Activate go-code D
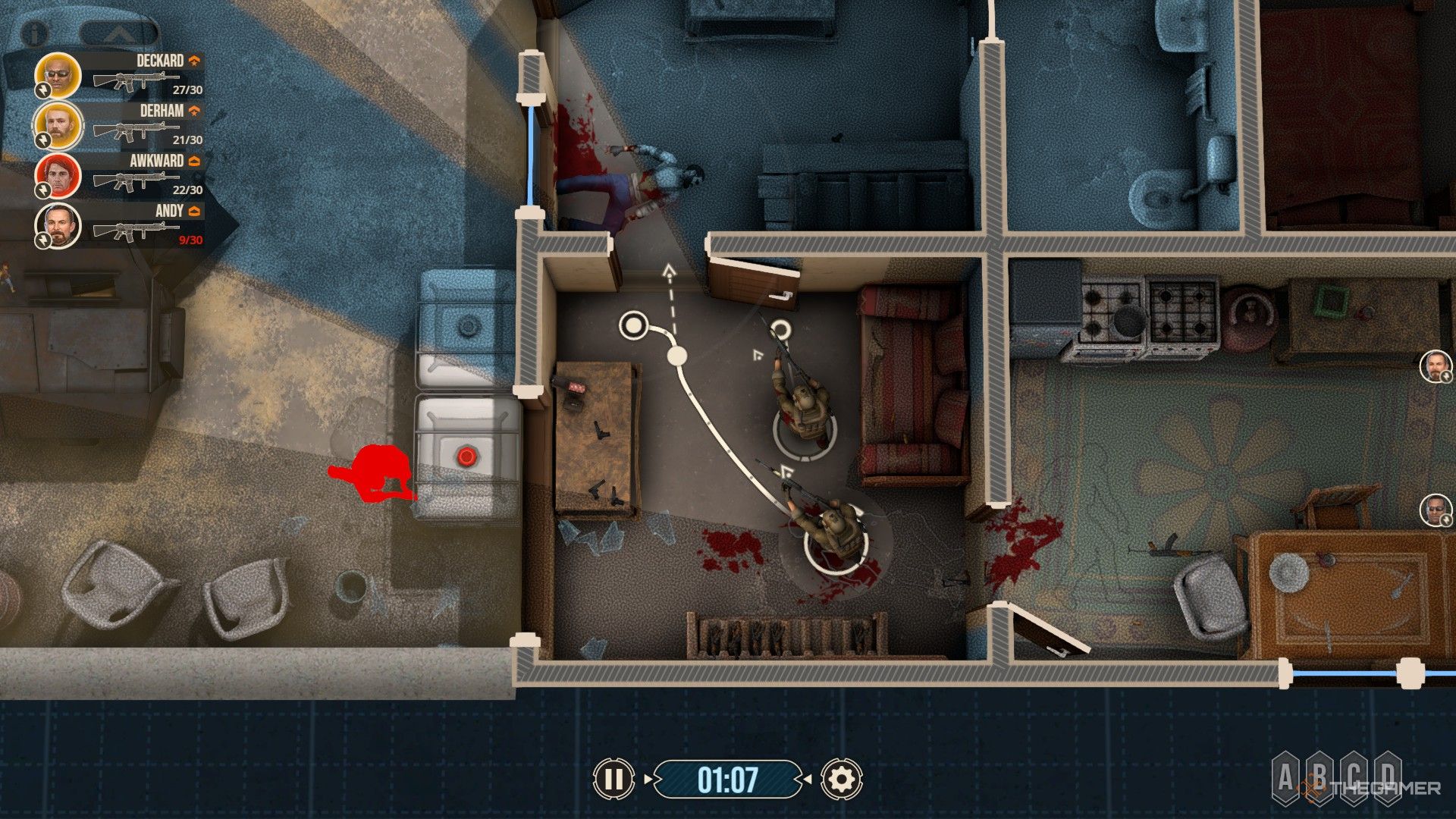 click(1388, 777)
